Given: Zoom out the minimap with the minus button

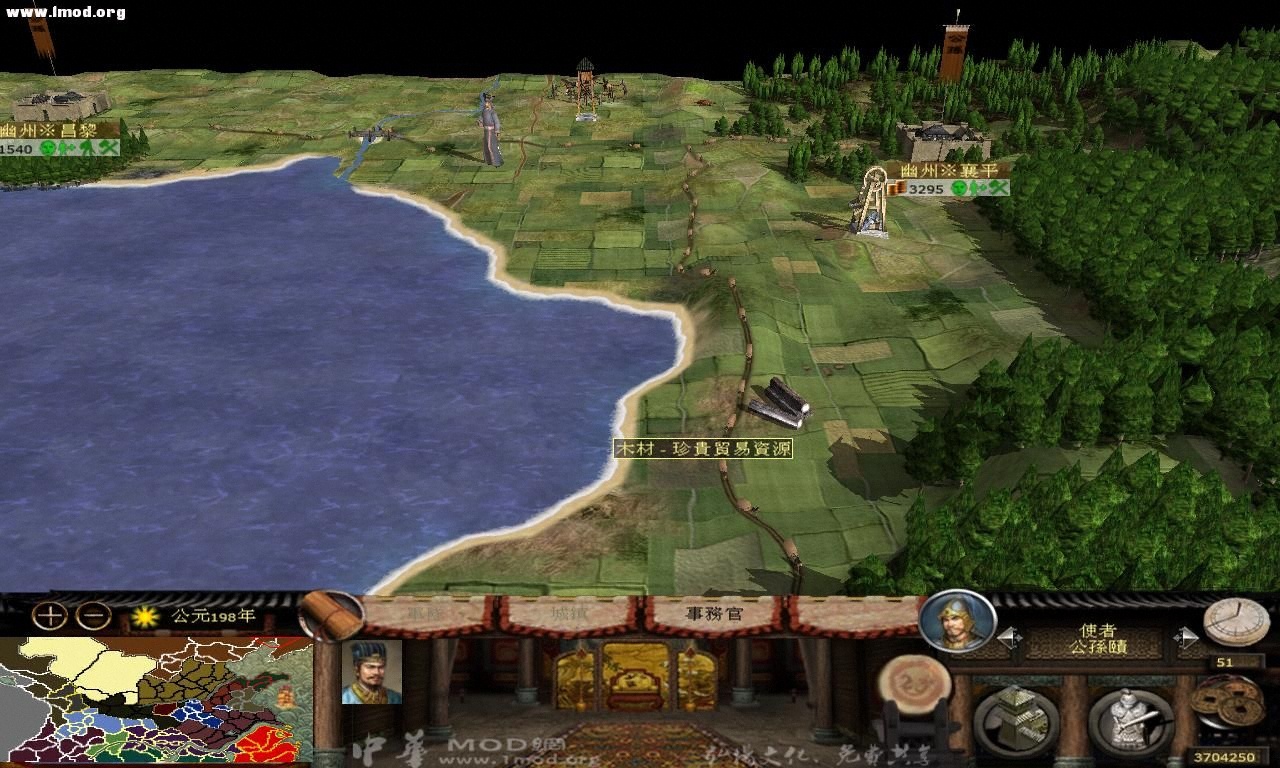Looking at the screenshot, I should click(94, 618).
